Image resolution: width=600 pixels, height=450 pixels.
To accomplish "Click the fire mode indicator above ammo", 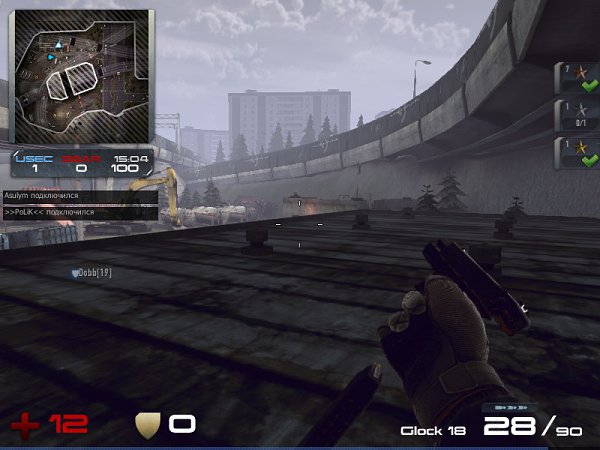I will point(500,408).
